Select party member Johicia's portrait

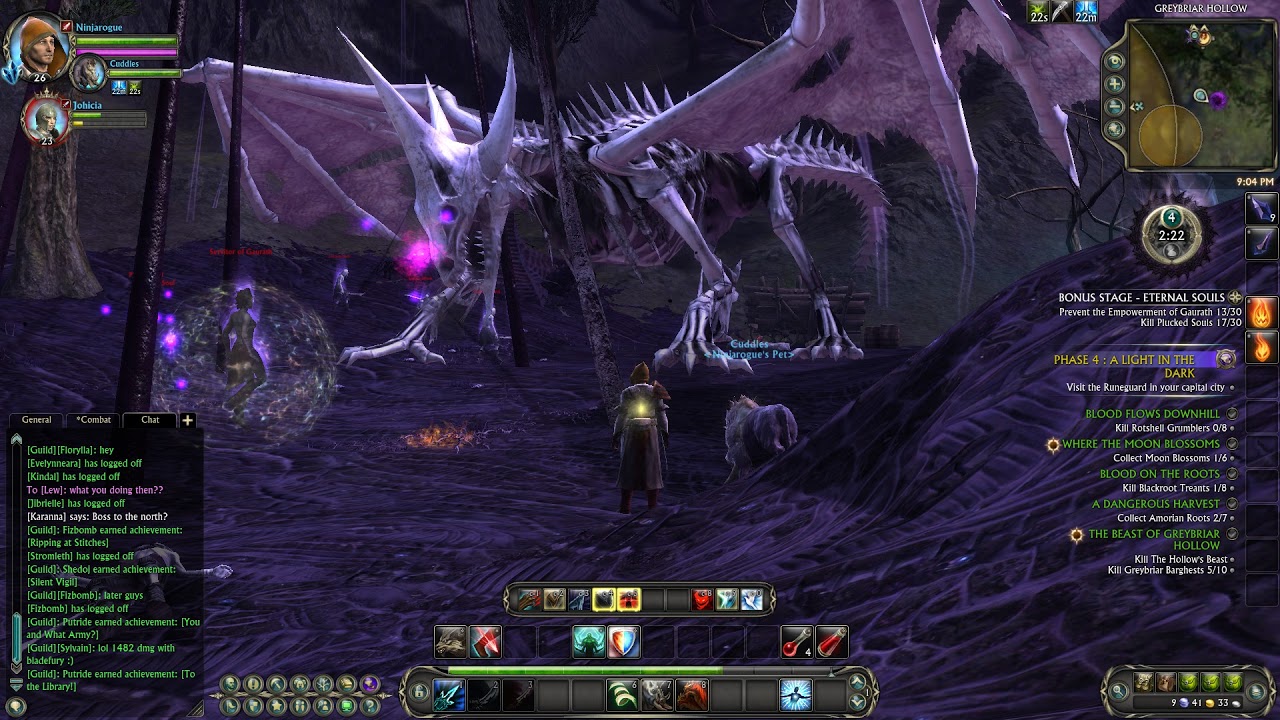coord(45,120)
